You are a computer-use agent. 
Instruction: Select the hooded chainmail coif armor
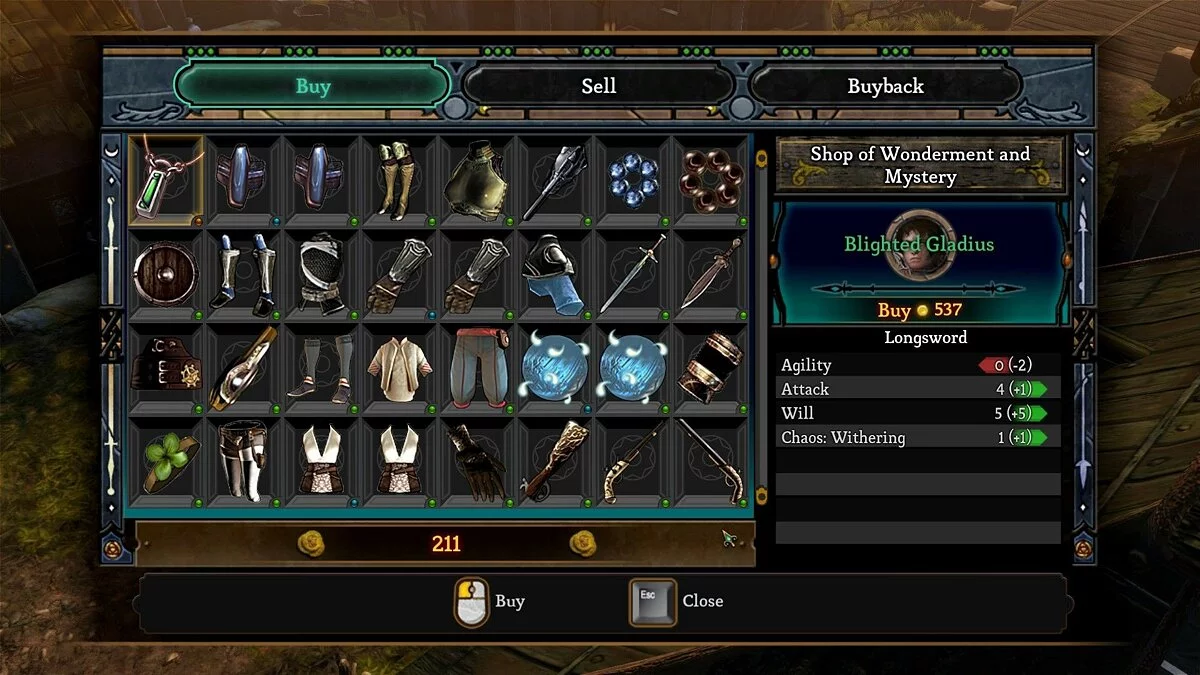click(322, 272)
